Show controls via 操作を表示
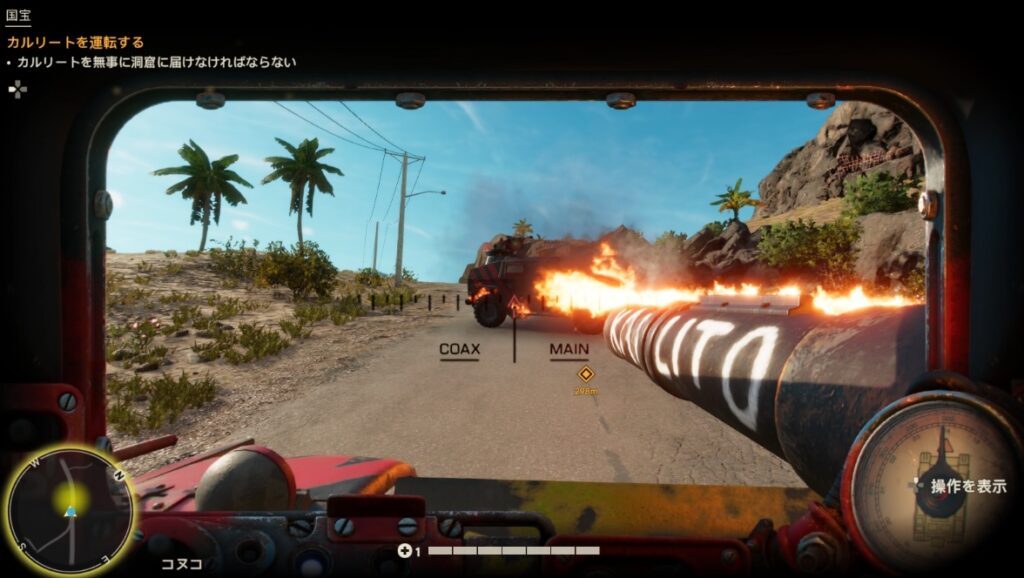This screenshot has width=1024, height=578. click(x=968, y=486)
